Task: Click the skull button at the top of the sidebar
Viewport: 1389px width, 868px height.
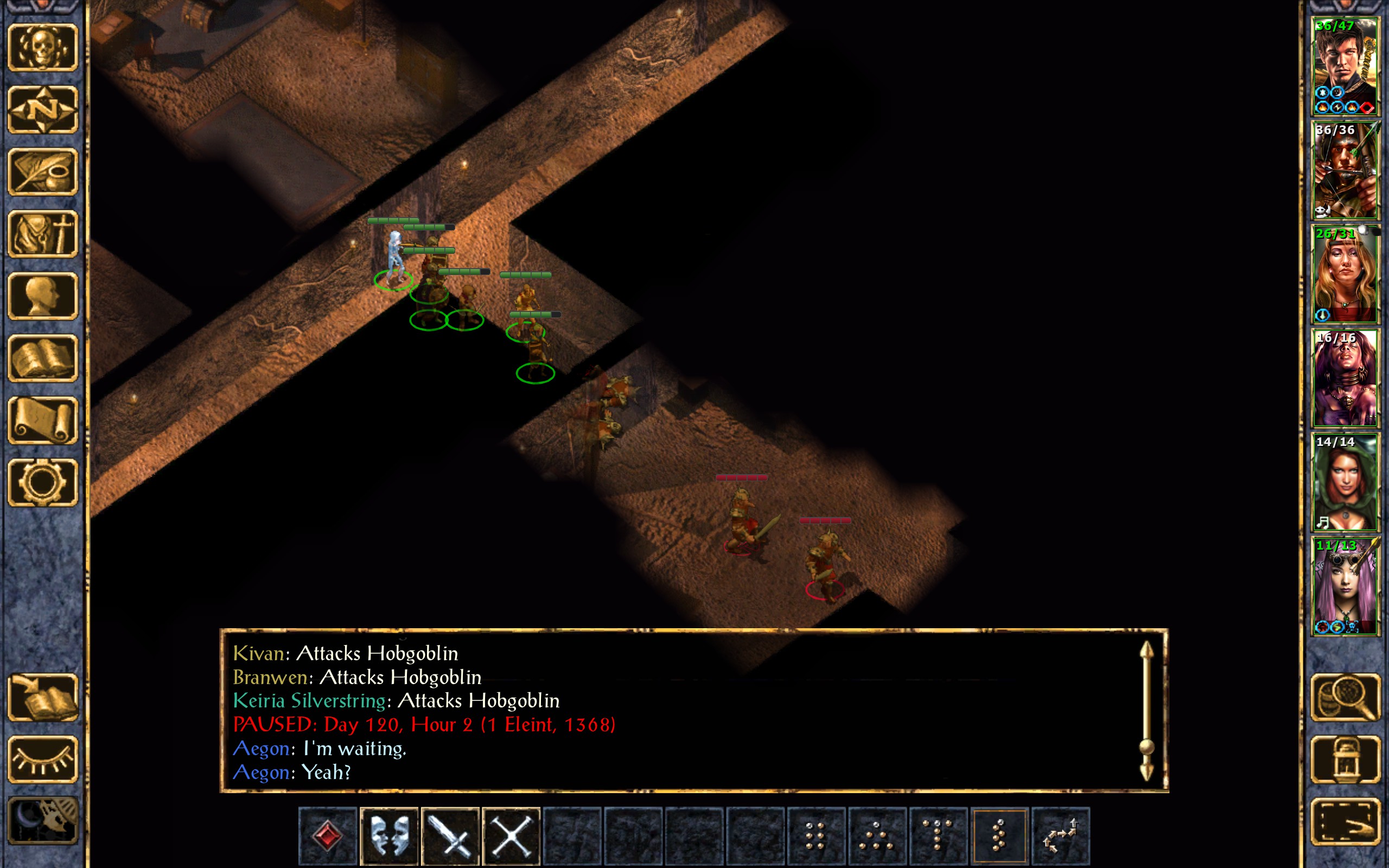Action: point(43,47)
